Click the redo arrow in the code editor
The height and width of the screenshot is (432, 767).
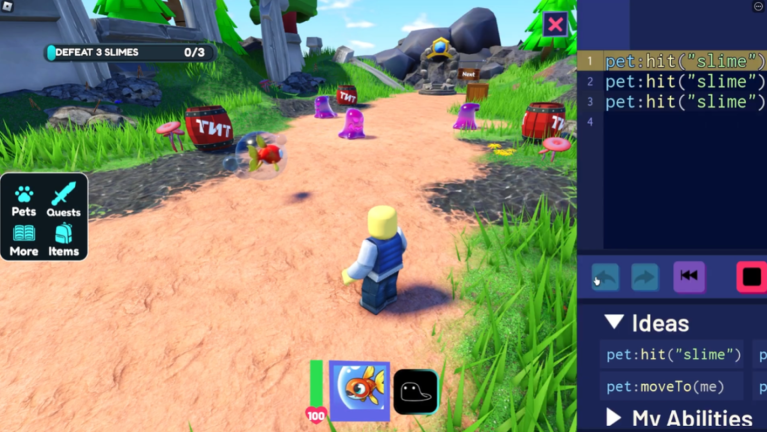pyautogui.click(x=645, y=277)
